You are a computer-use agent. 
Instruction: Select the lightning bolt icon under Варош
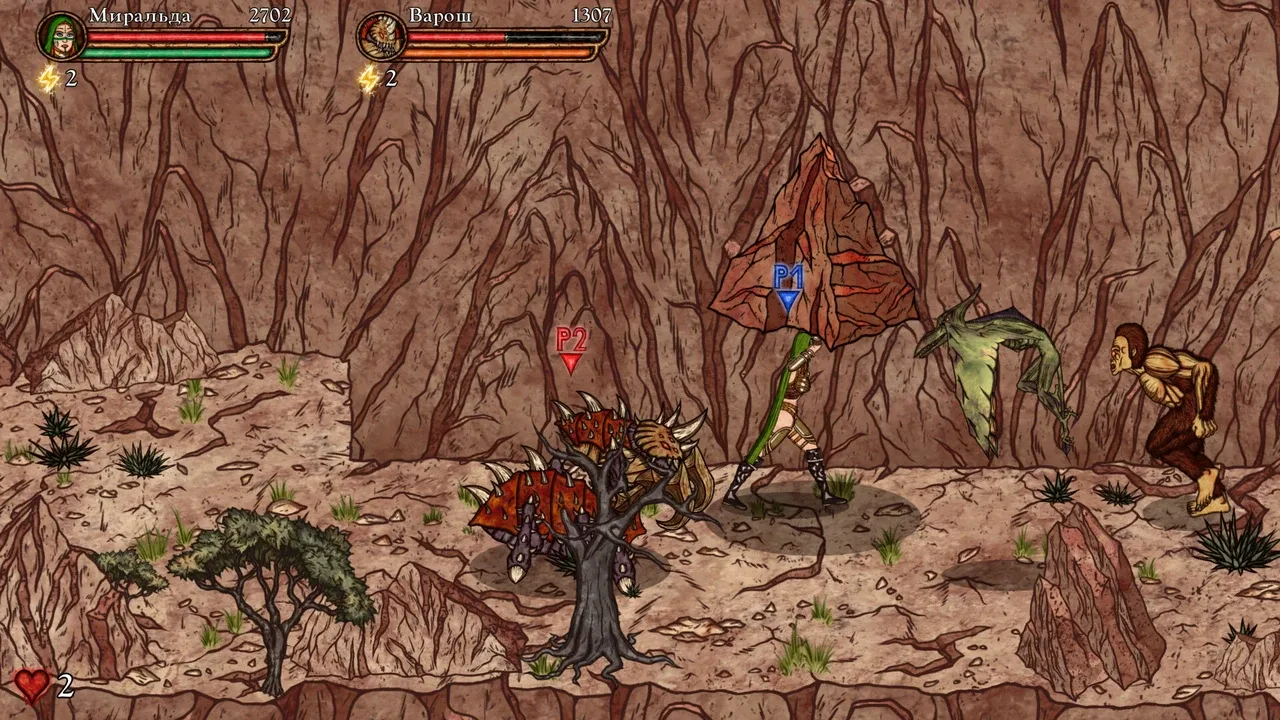point(369,78)
